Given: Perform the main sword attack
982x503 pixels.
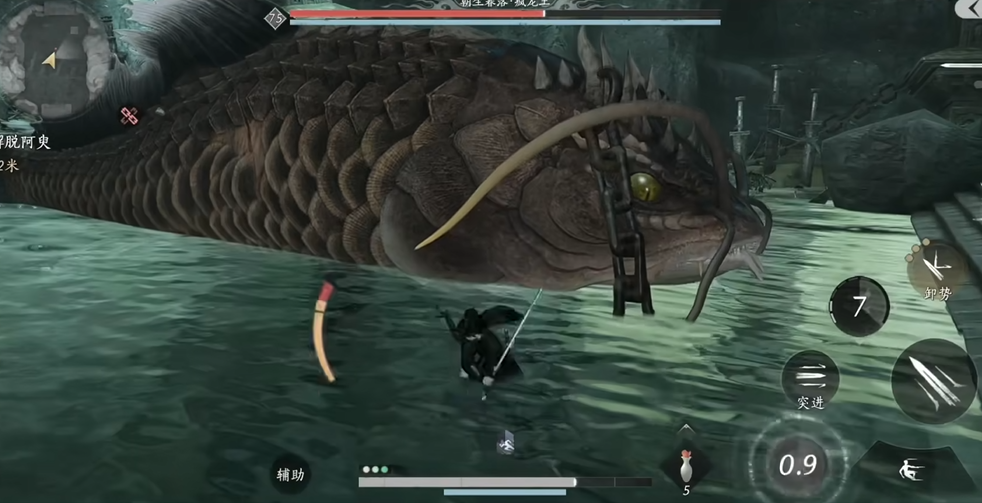Looking at the screenshot, I should (x=935, y=381).
